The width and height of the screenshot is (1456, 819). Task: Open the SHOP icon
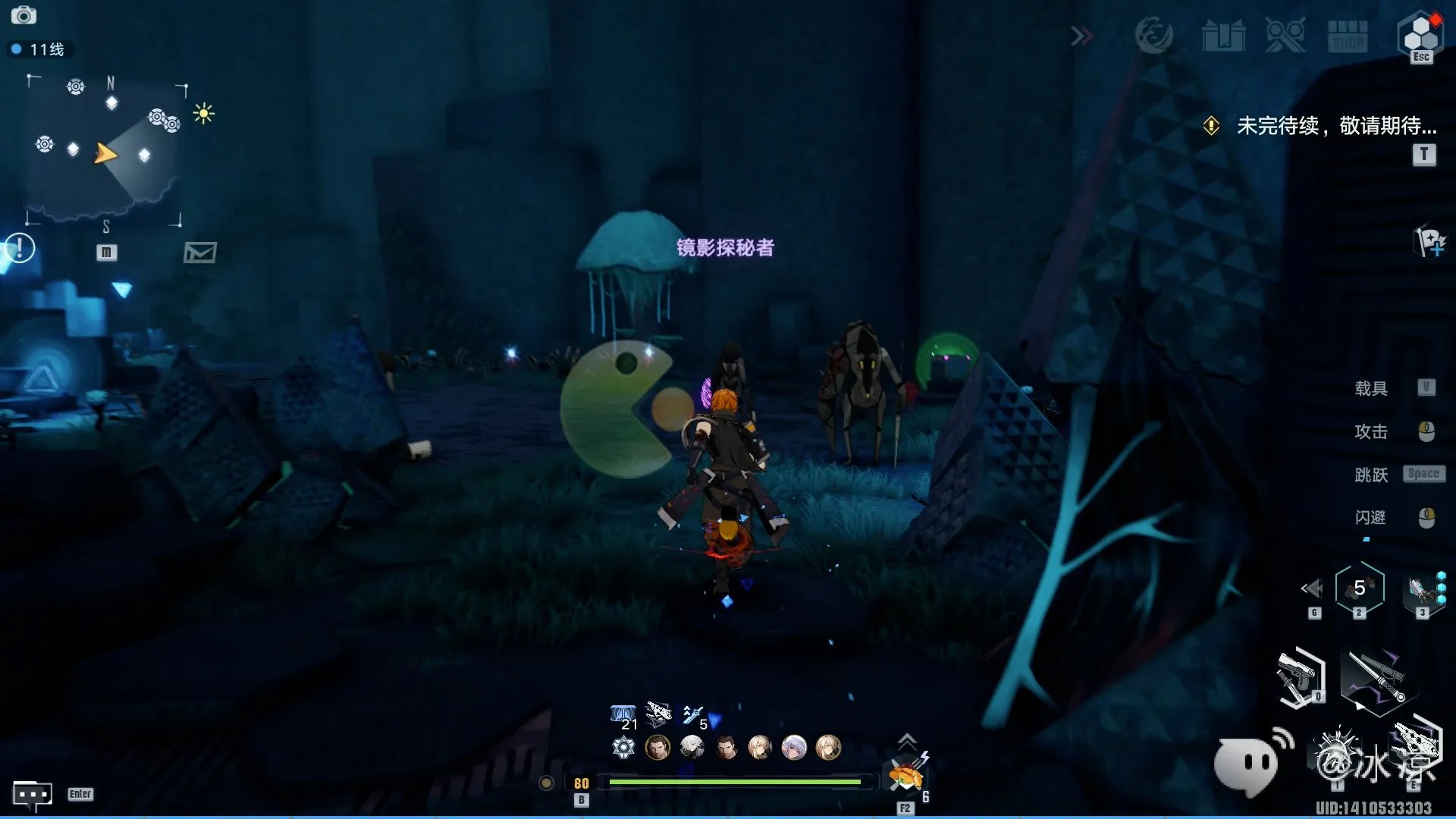pos(1348,36)
